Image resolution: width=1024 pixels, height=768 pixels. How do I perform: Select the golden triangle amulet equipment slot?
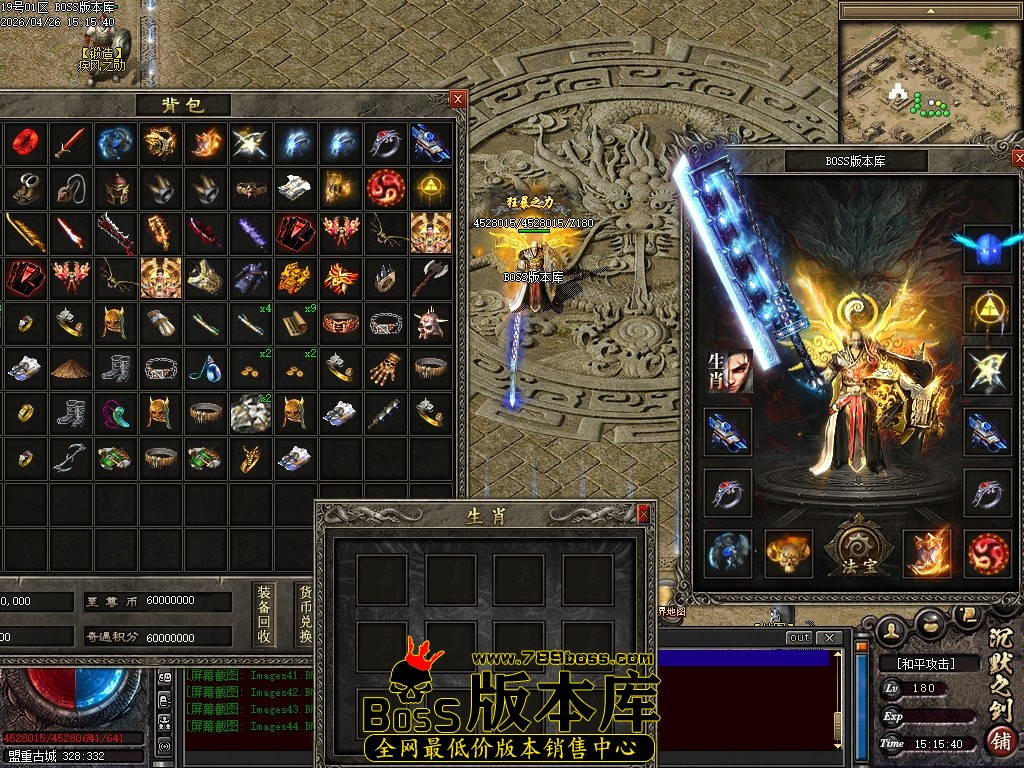pyautogui.click(x=987, y=310)
